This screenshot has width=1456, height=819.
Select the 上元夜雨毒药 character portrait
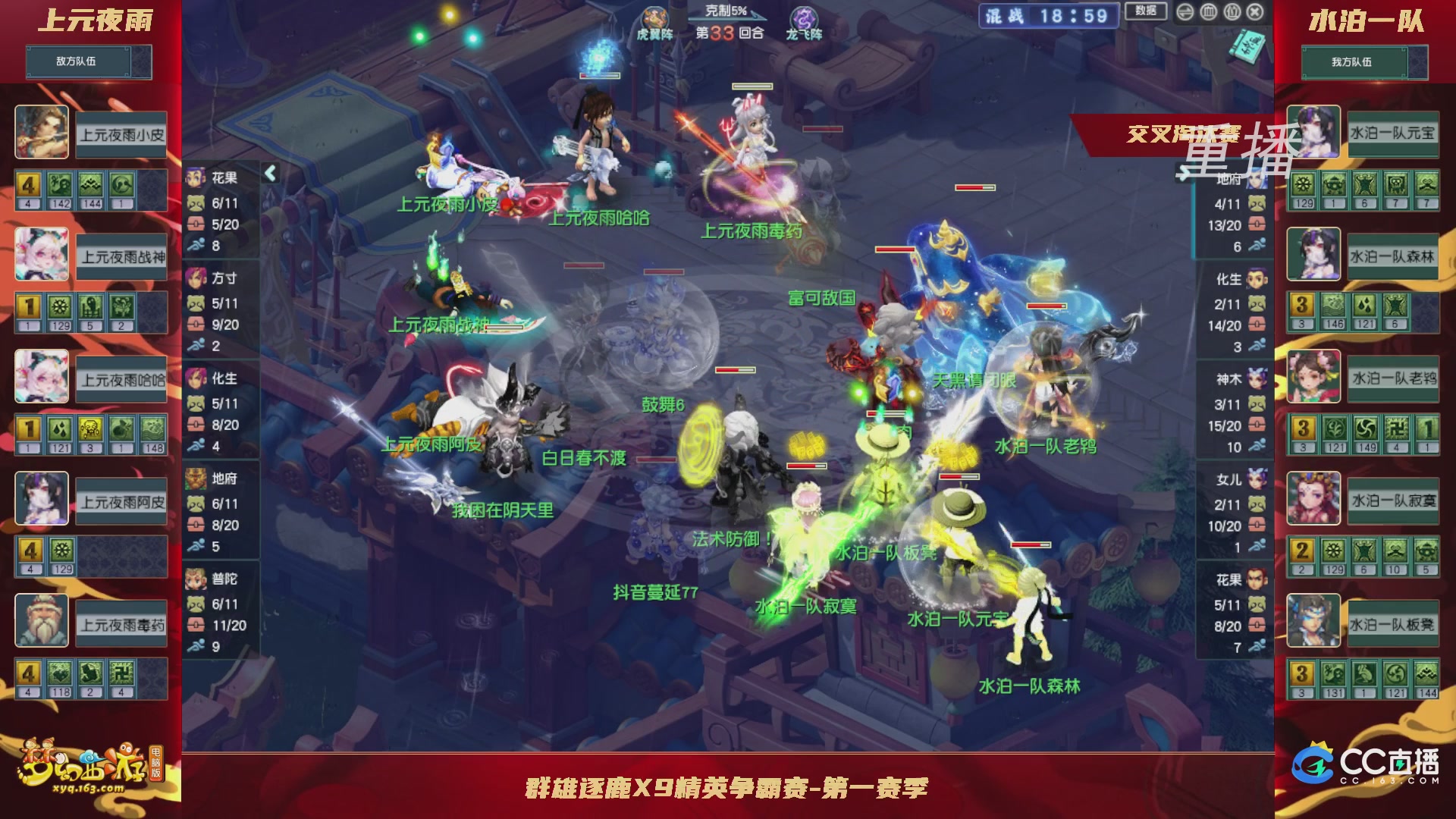tap(42, 620)
